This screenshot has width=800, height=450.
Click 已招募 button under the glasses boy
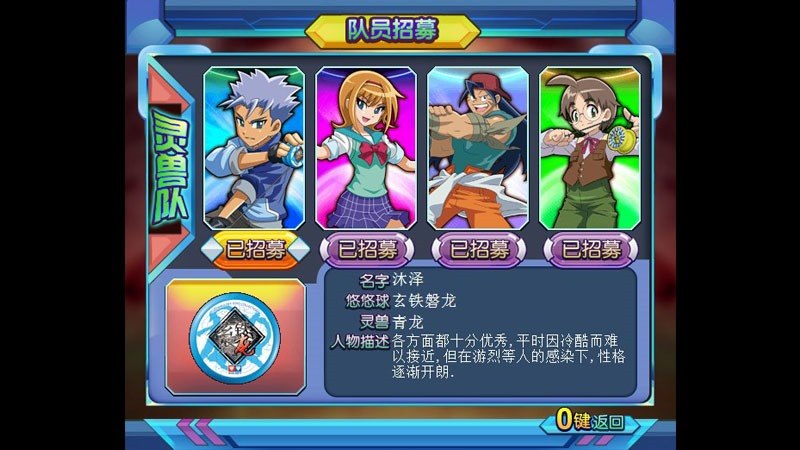(x=590, y=249)
